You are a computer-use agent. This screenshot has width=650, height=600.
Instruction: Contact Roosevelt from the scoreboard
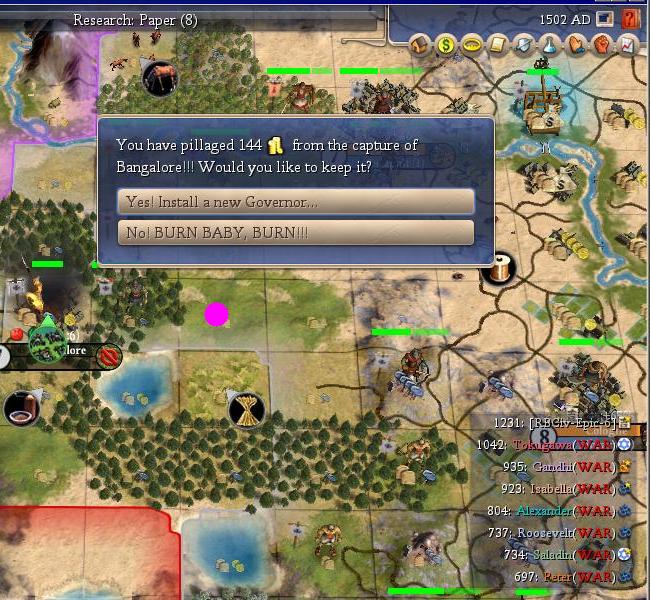tap(548, 533)
